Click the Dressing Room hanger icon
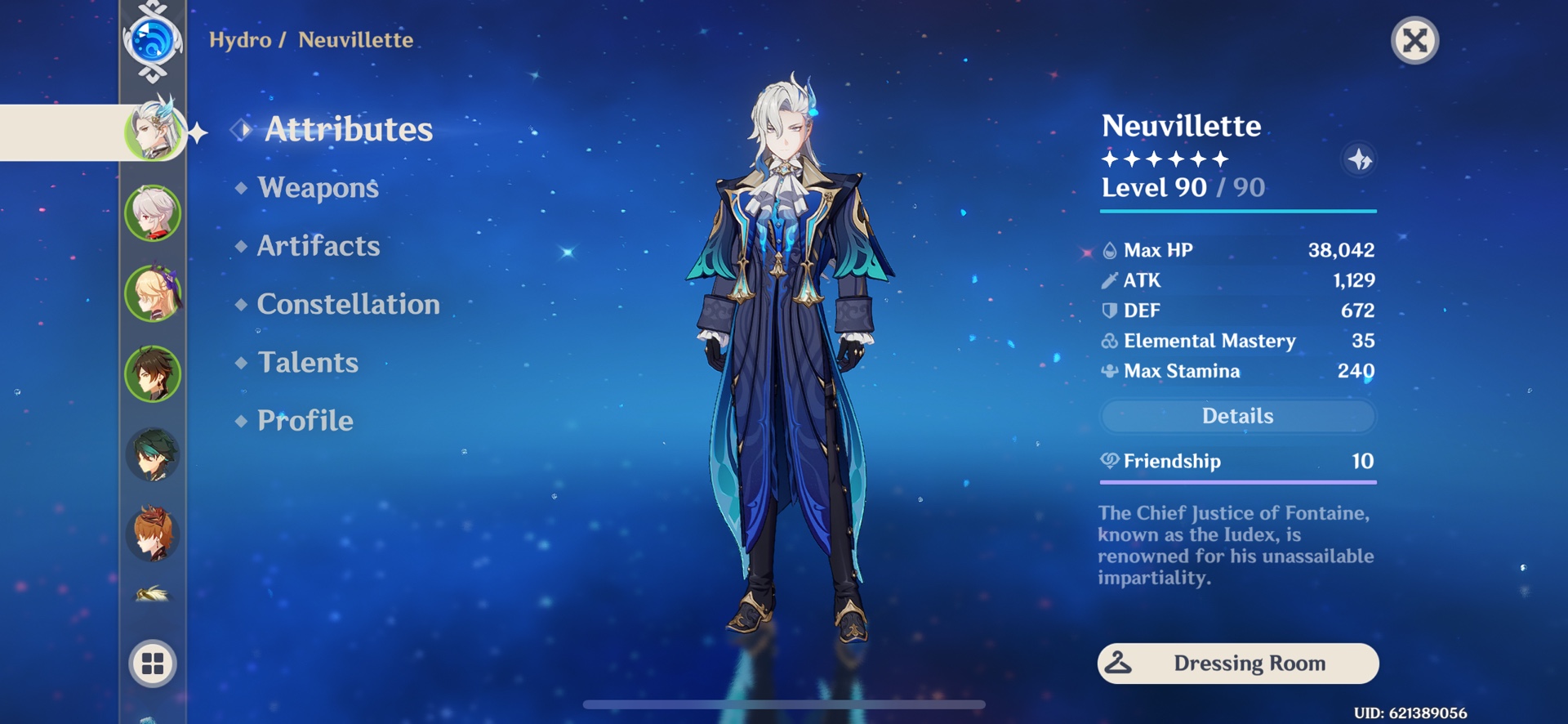The width and height of the screenshot is (1568, 724). pyautogui.click(x=1120, y=664)
